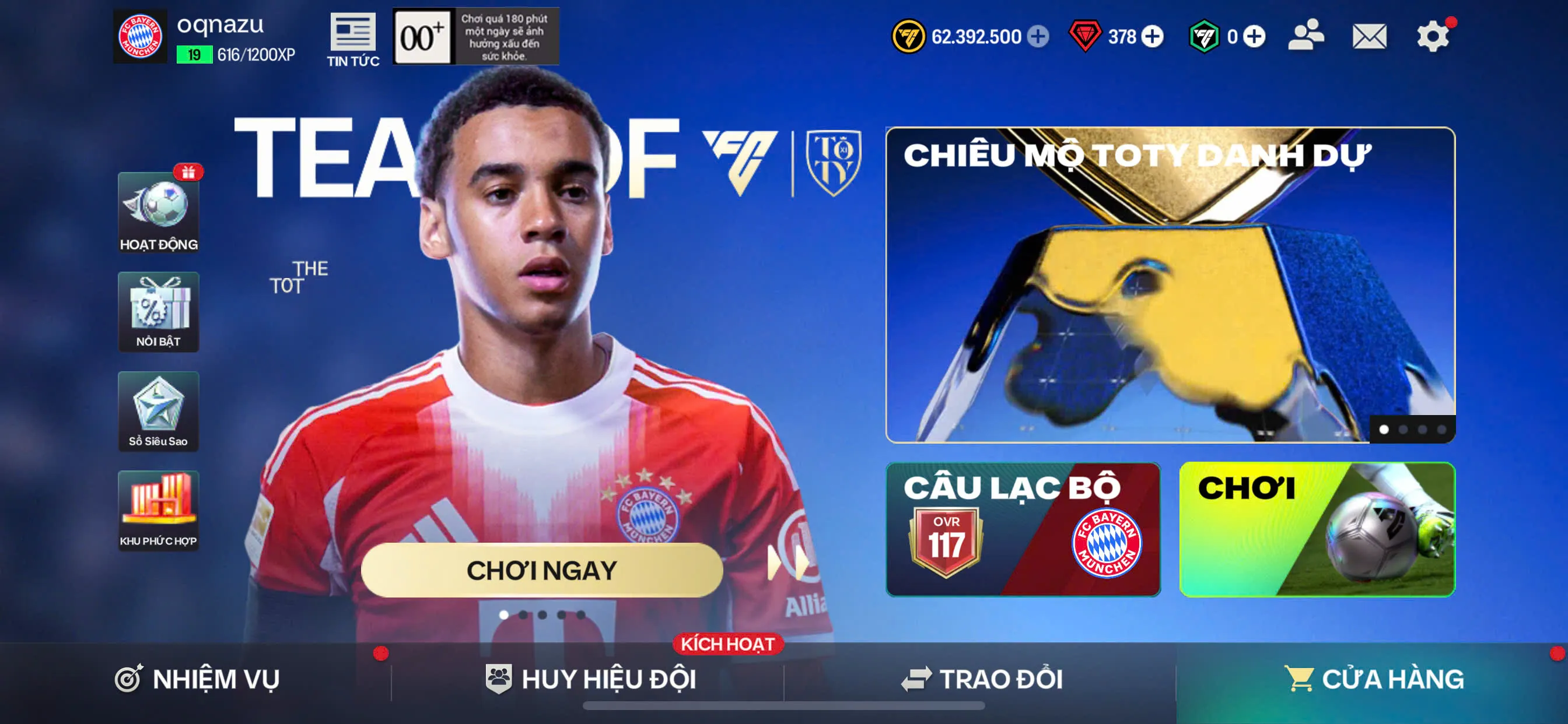The image size is (1568, 724).
Task: Open the settings gear icon
Action: coord(1432,37)
